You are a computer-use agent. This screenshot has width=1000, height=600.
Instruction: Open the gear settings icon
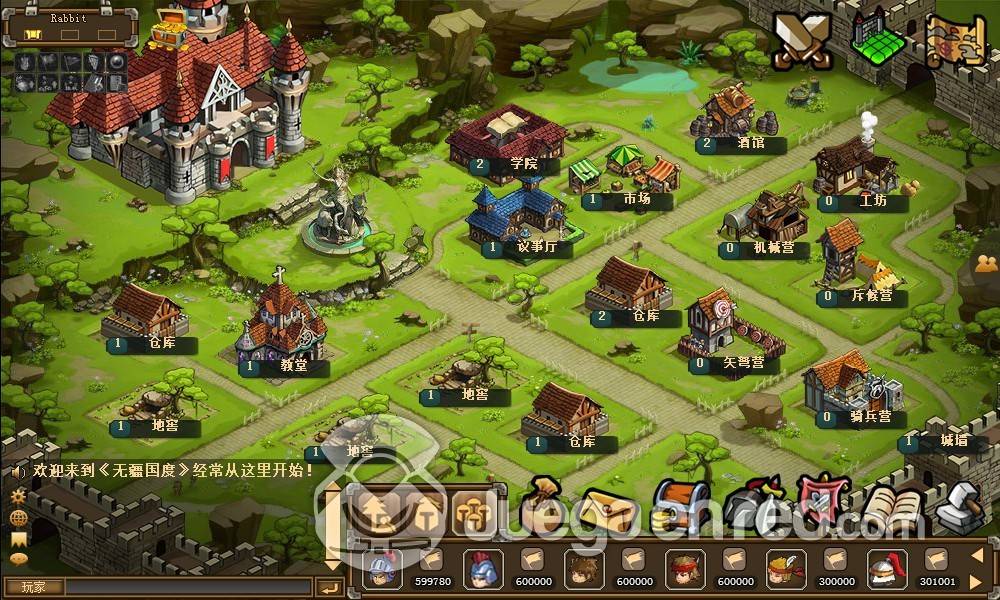[18, 496]
